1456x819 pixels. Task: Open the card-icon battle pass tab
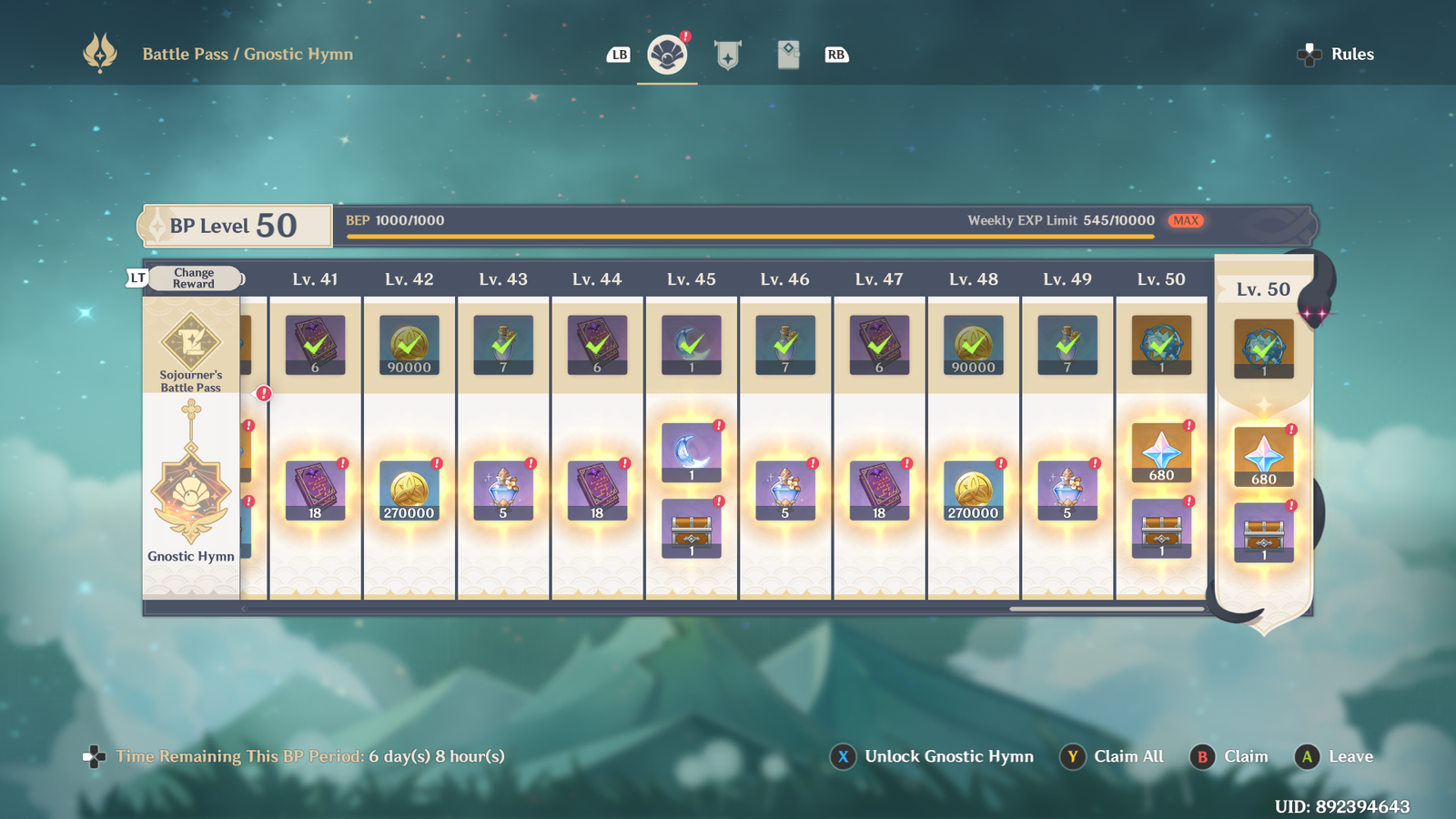(x=788, y=55)
